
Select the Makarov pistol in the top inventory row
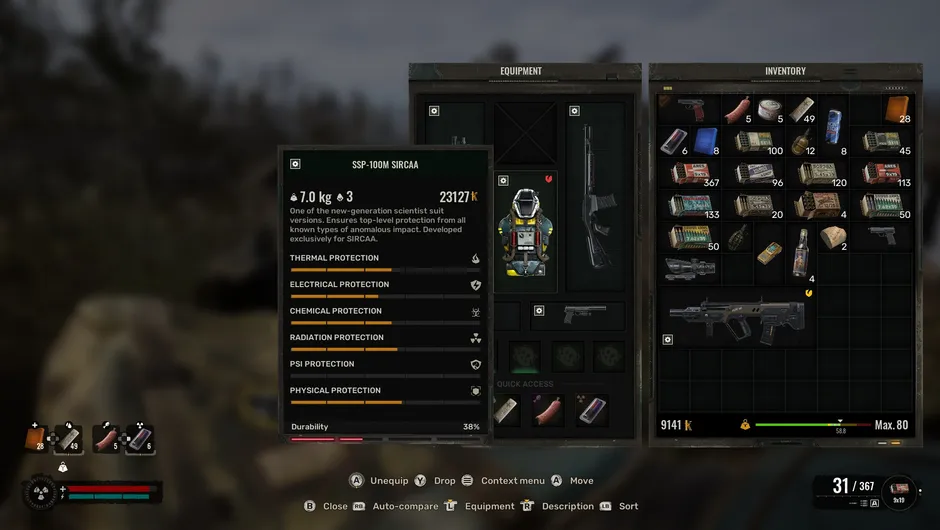click(x=690, y=107)
